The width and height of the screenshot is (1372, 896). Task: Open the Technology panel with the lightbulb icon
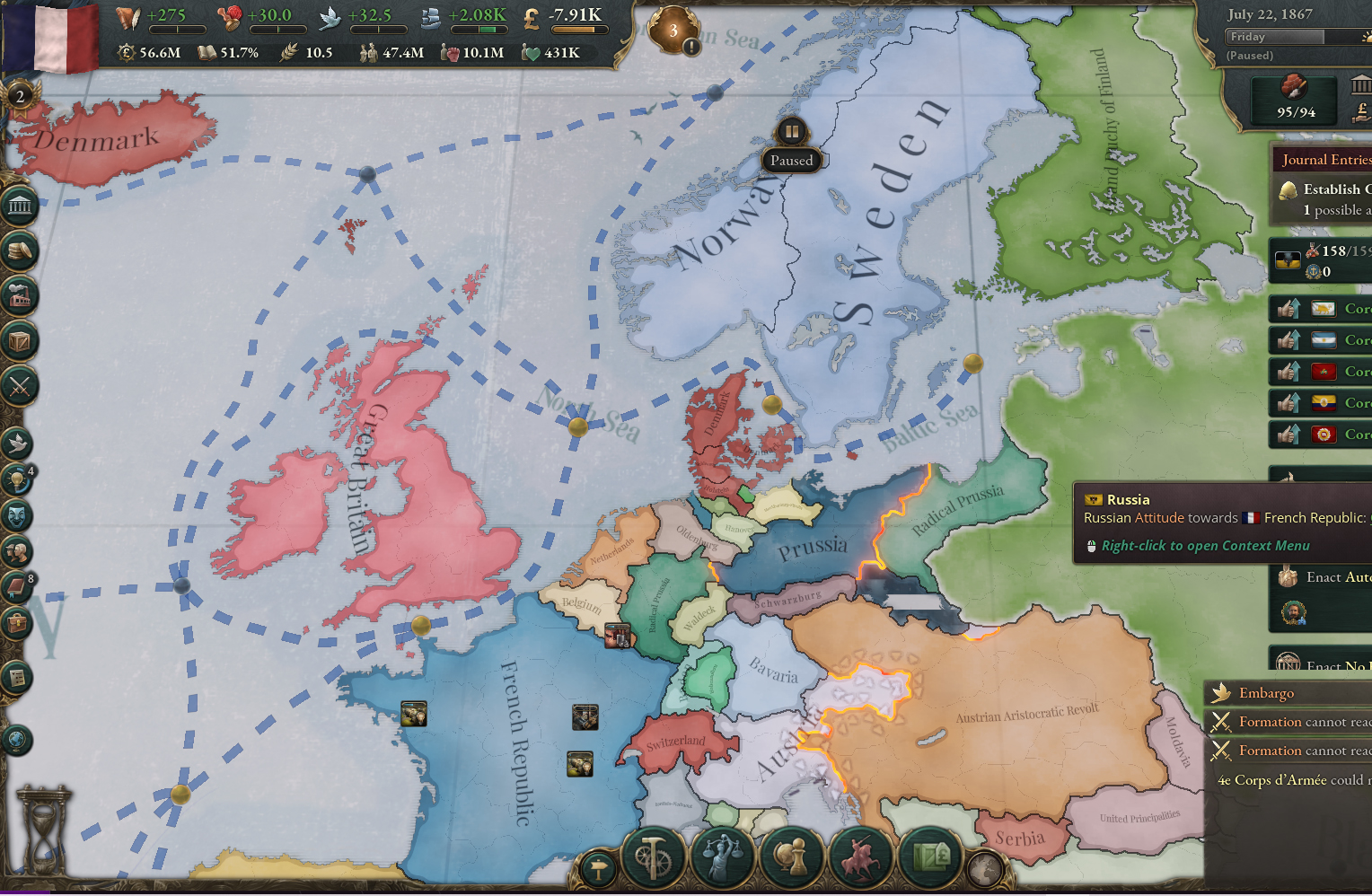point(19,479)
